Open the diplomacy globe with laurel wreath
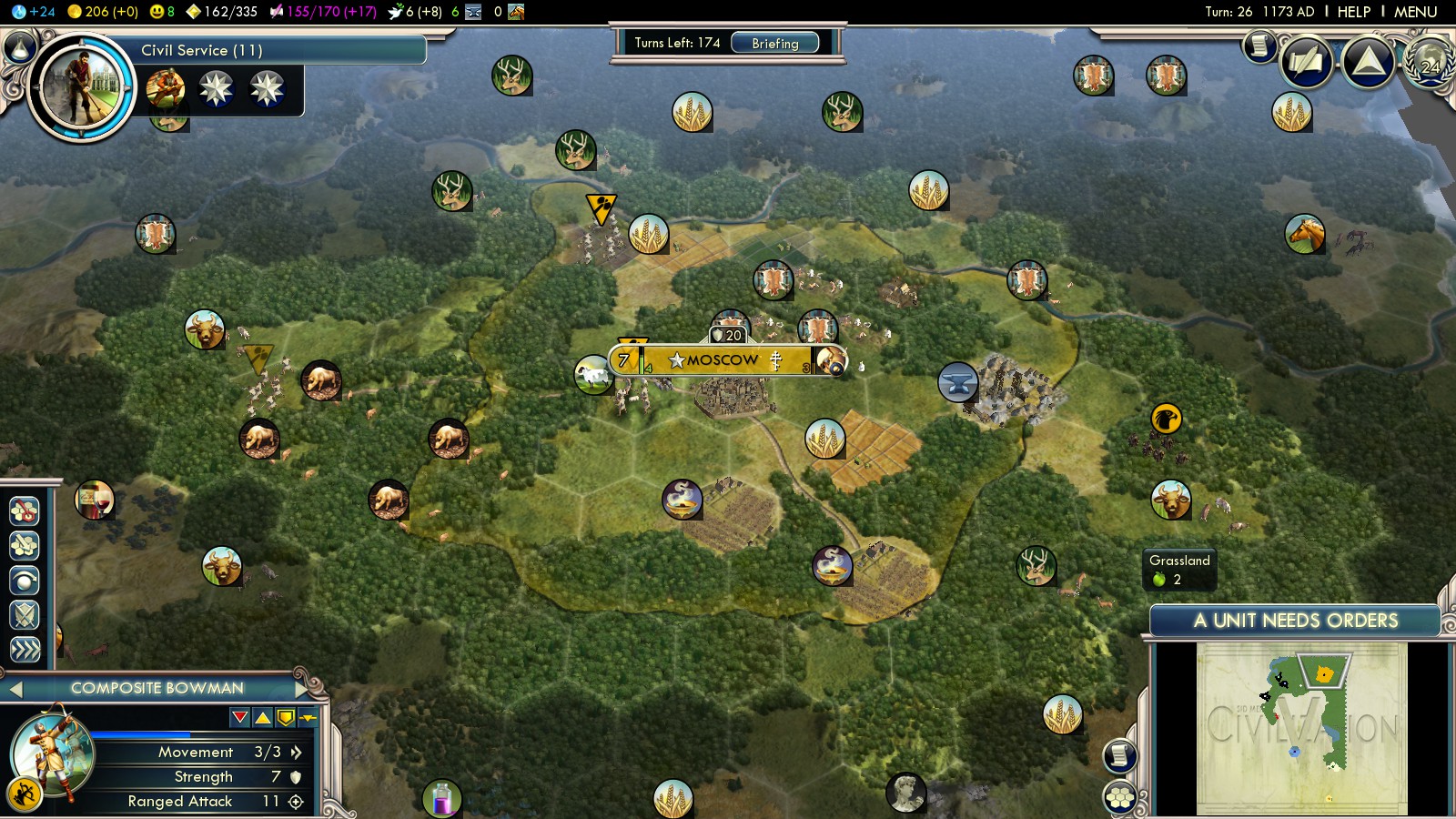 [x=1430, y=64]
